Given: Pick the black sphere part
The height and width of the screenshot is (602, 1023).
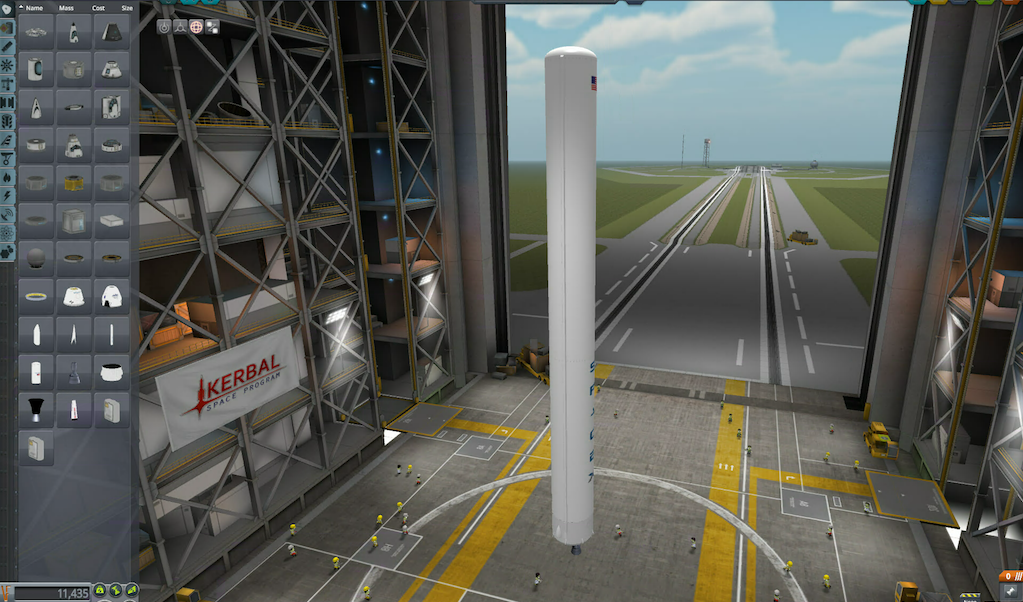Looking at the screenshot, I should click(x=36, y=258).
